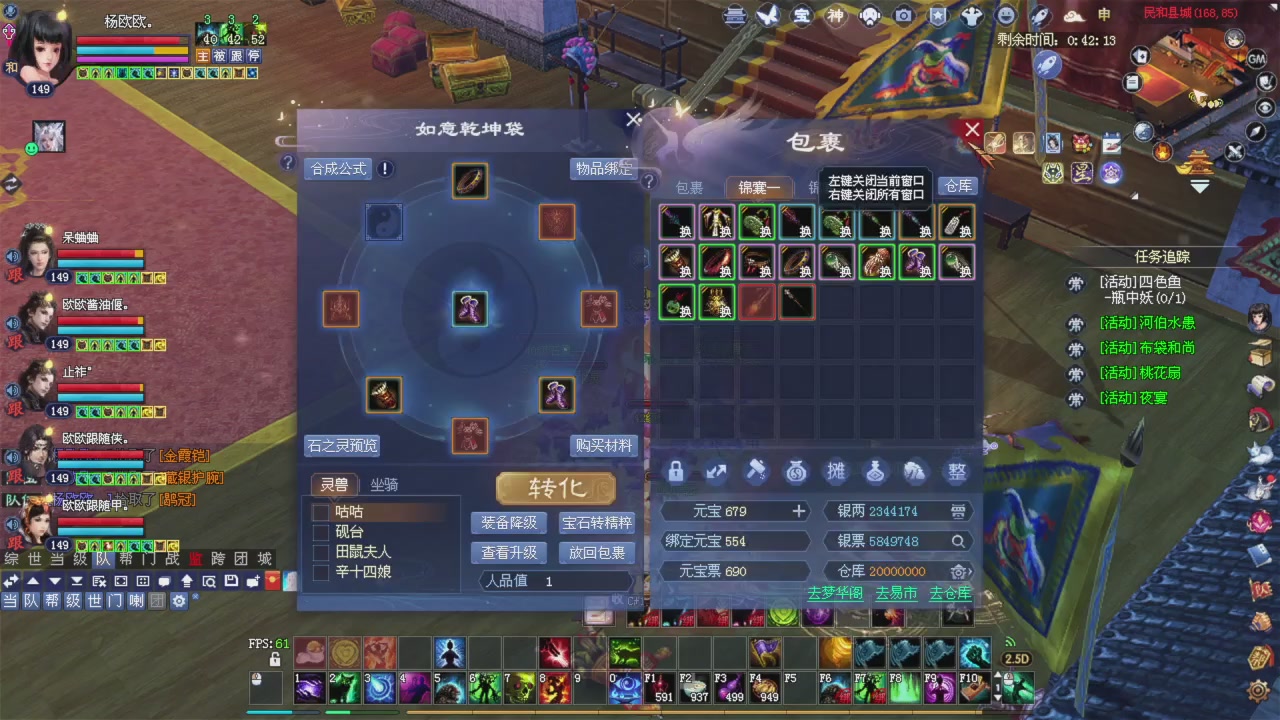Viewport: 1280px width, 720px height.
Task: Click the hammer salvage icon in the bag
Action: (757, 472)
